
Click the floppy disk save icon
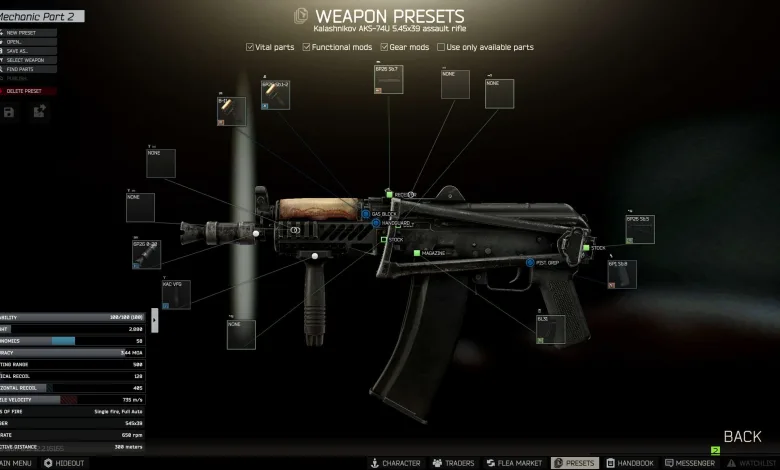pyautogui.click(x=9, y=112)
